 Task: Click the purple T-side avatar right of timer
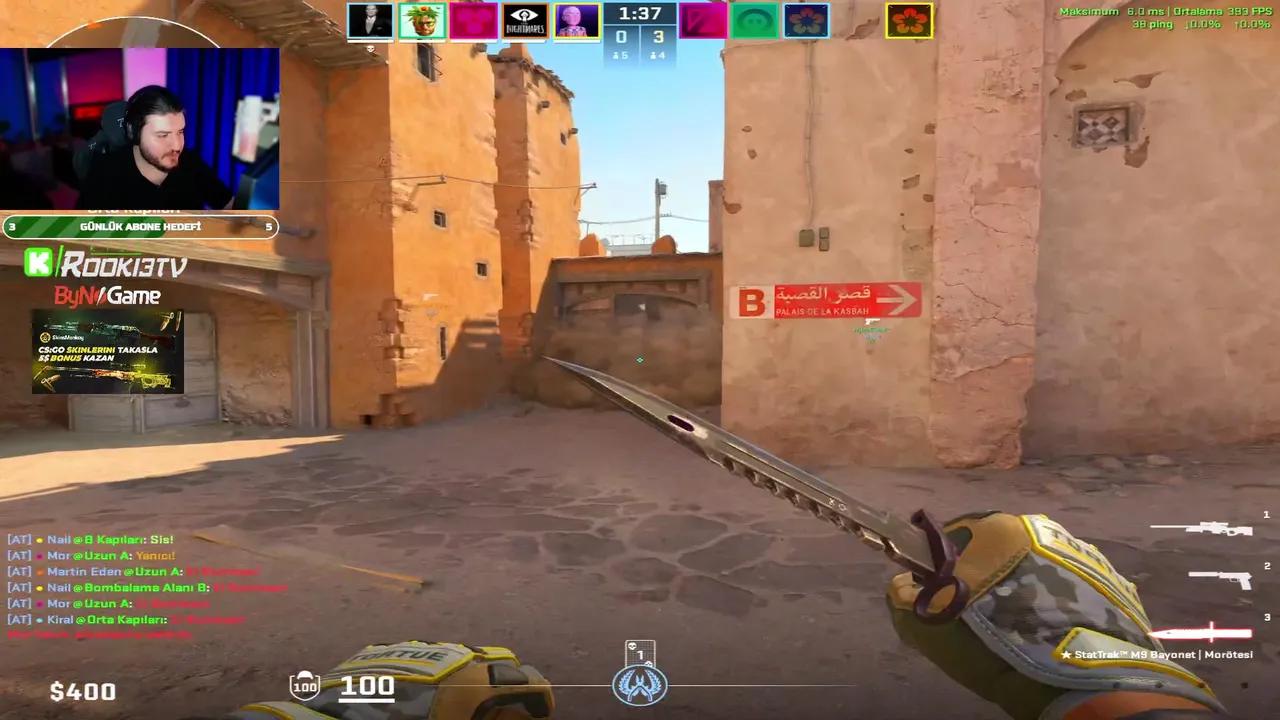tap(703, 21)
